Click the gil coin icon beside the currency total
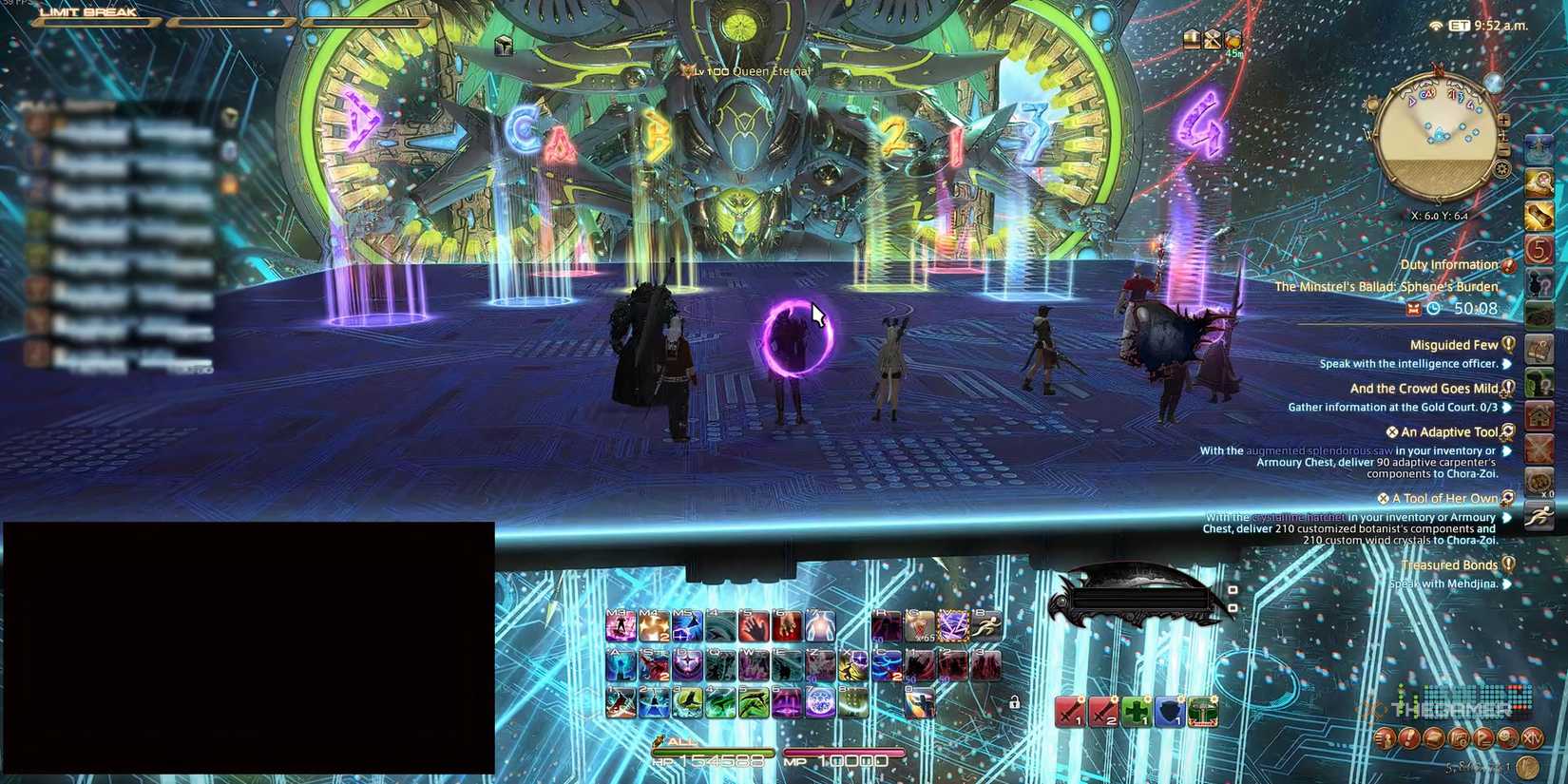 click(1527, 767)
